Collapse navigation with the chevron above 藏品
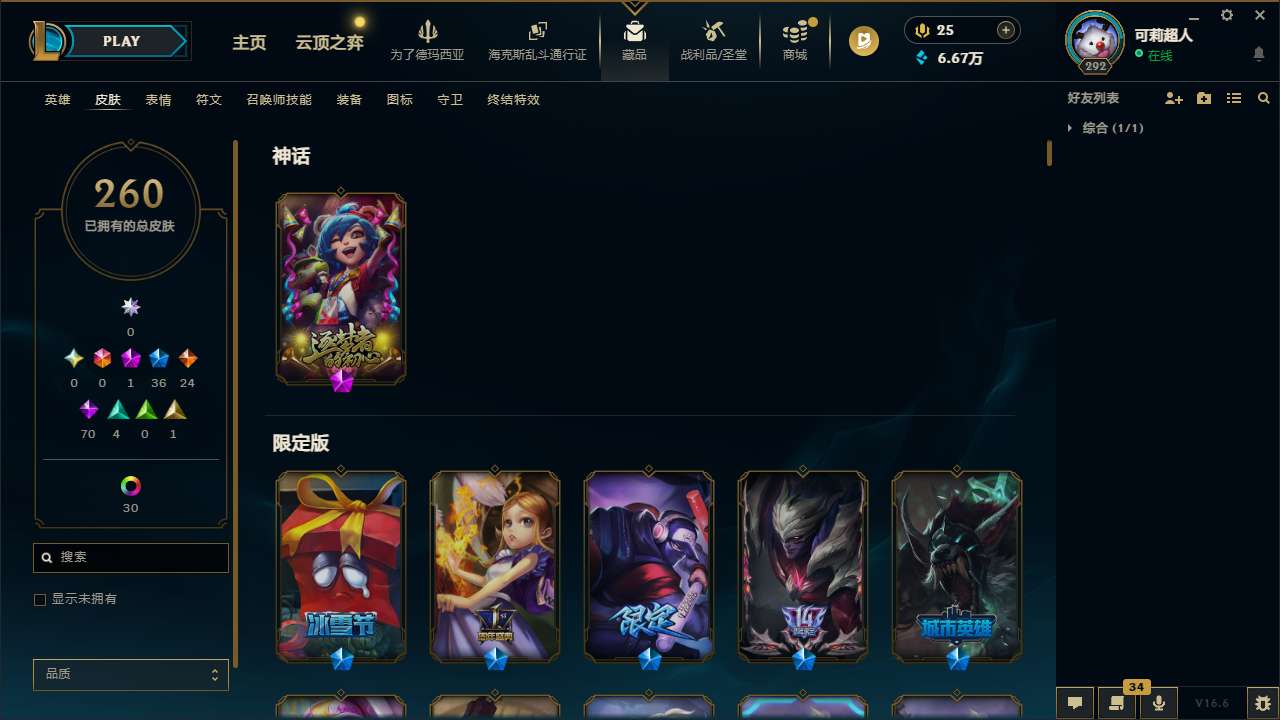 (634, 6)
